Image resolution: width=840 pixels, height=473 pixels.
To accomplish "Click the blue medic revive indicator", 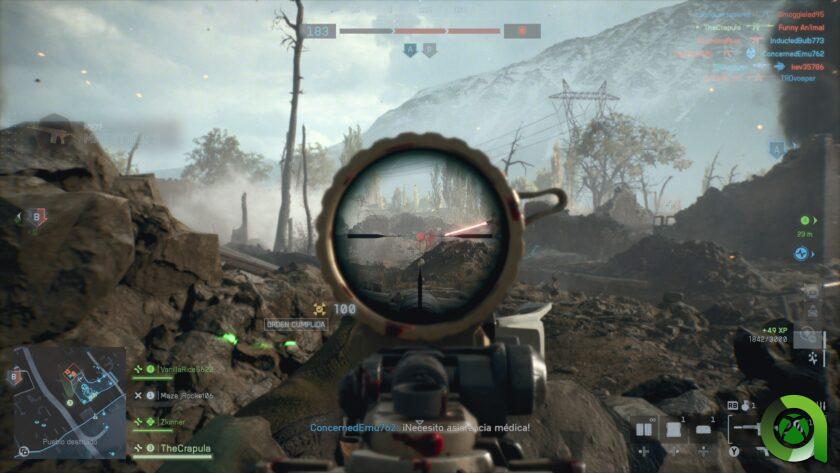I will pyautogui.click(x=802, y=254).
